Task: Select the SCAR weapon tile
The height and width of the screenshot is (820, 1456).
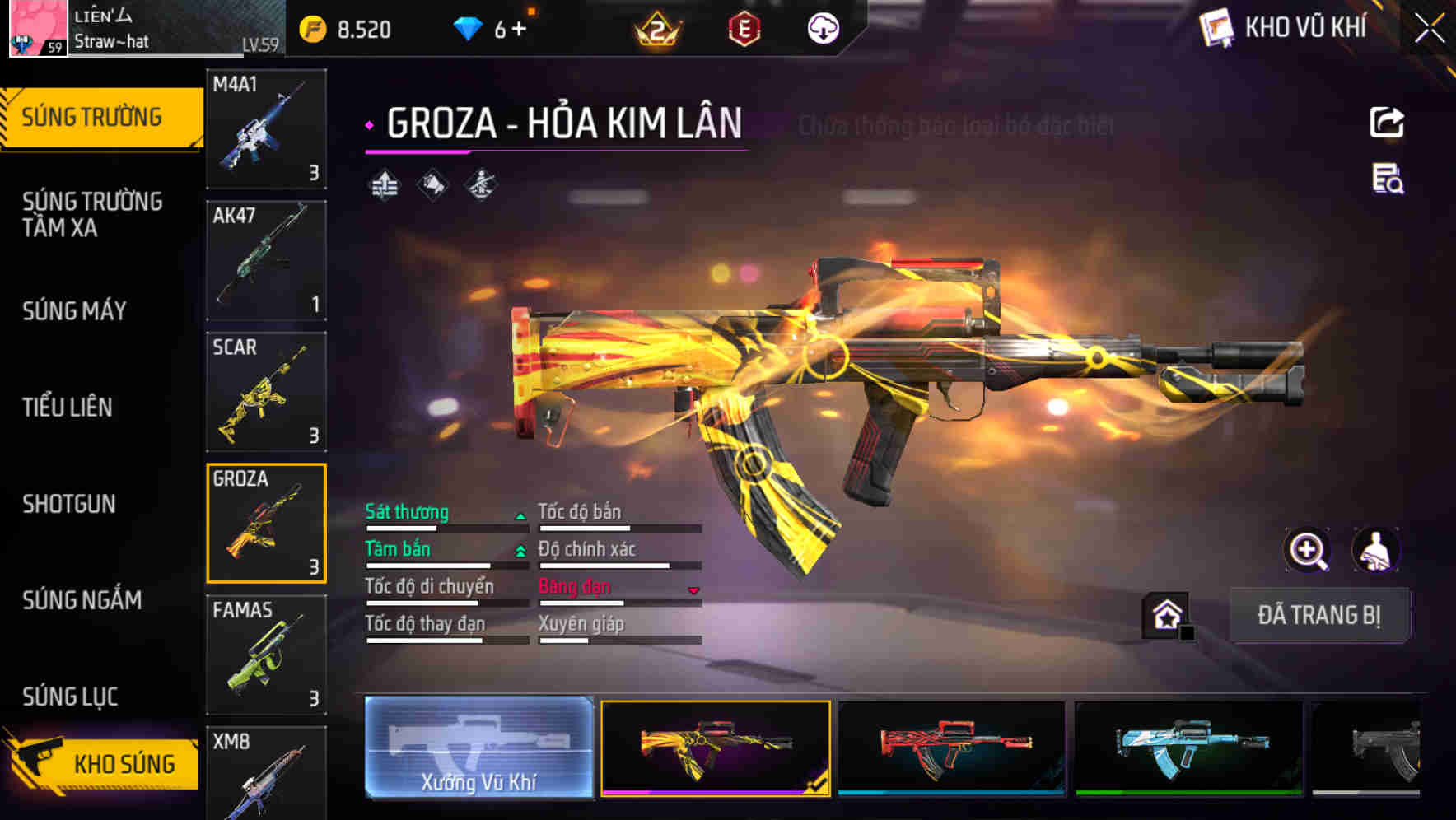Action: pos(266,392)
